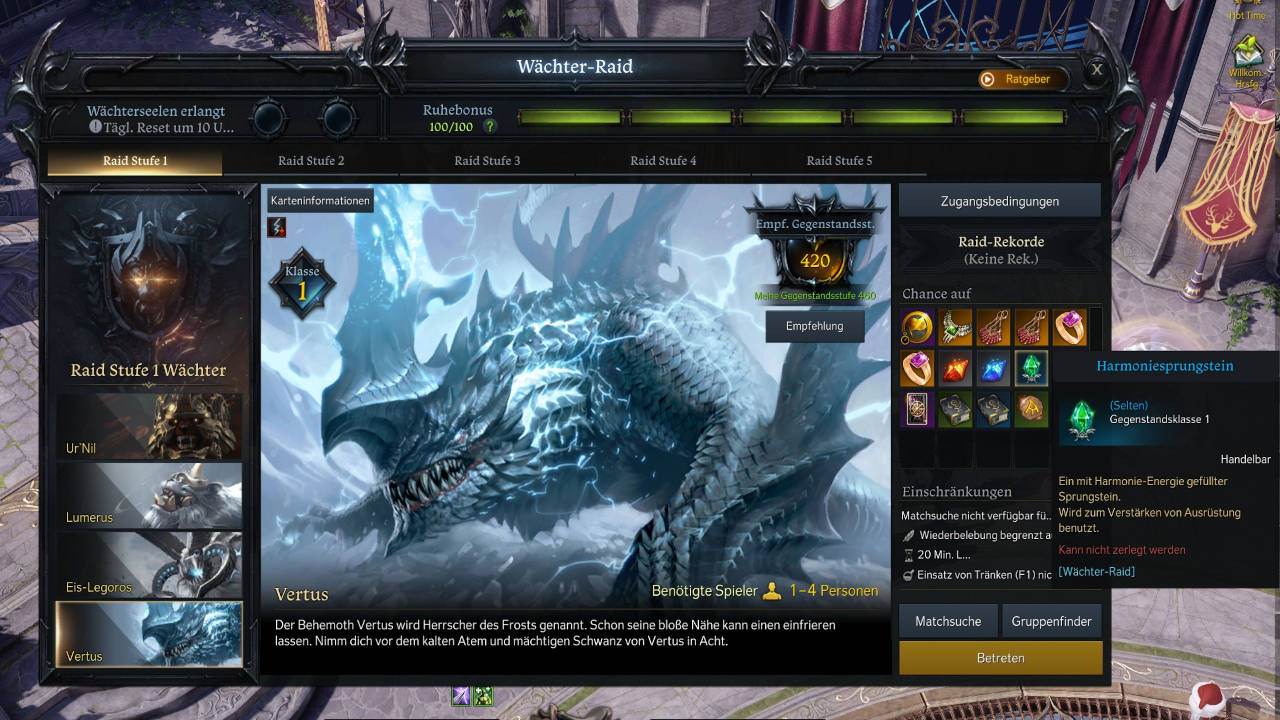The width and height of the screenshot is (1280, 720).
Task: Select the Ur'Nil guardian entry
Action: [149, 426]
